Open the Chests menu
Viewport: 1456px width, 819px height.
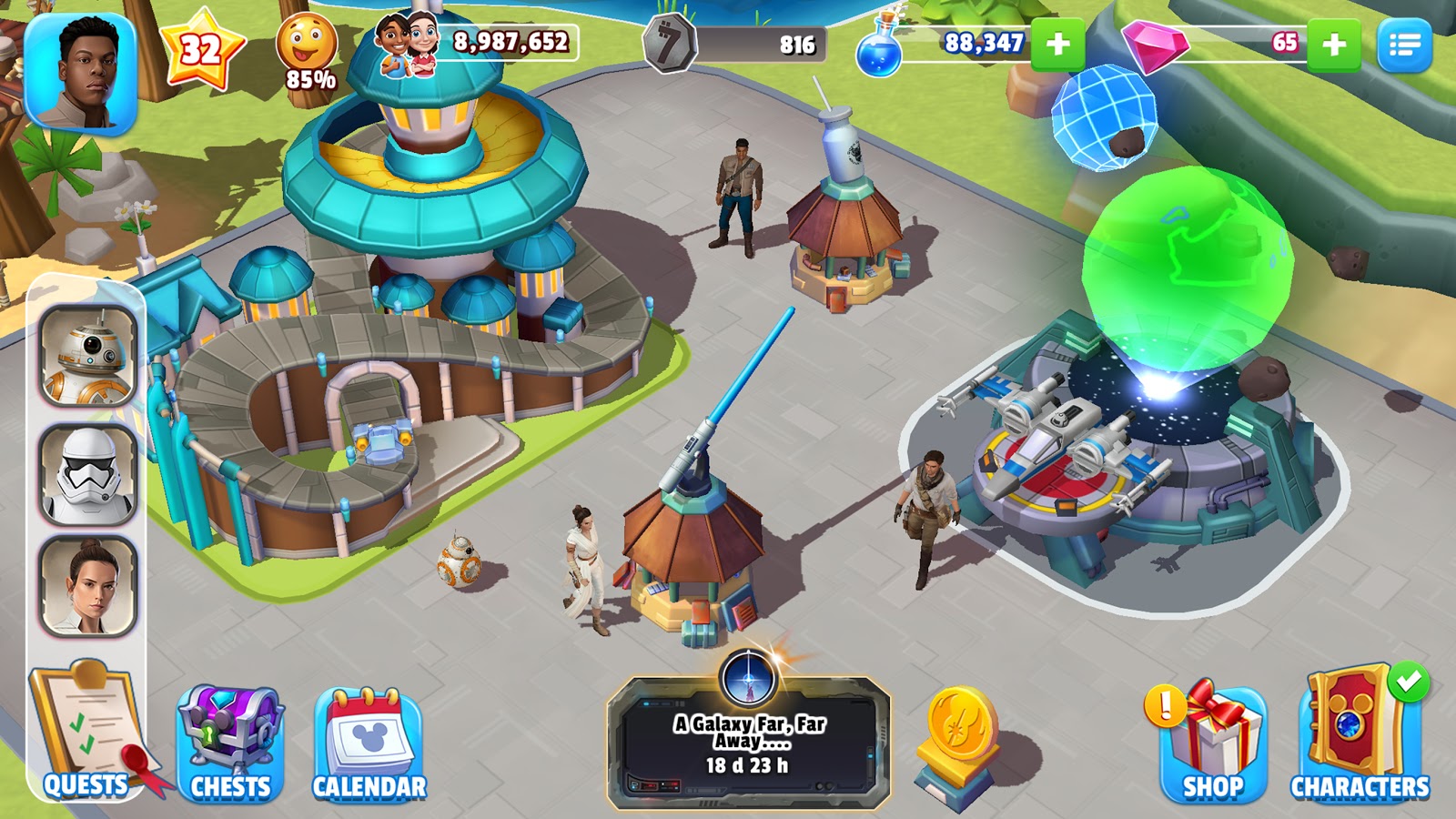pyautogui.click(x=230, y=743)
